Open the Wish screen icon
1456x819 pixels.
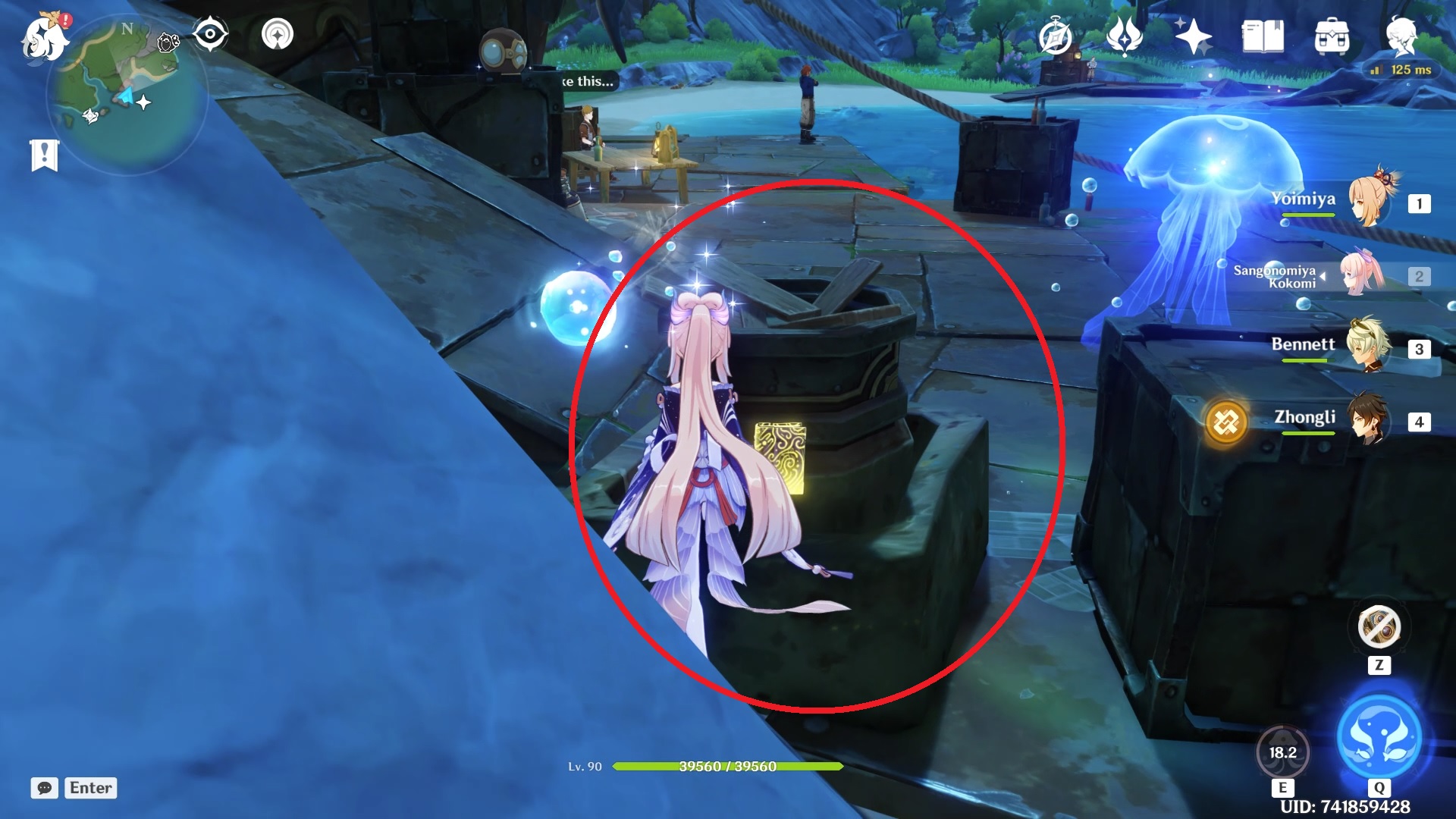(1125, 36)
